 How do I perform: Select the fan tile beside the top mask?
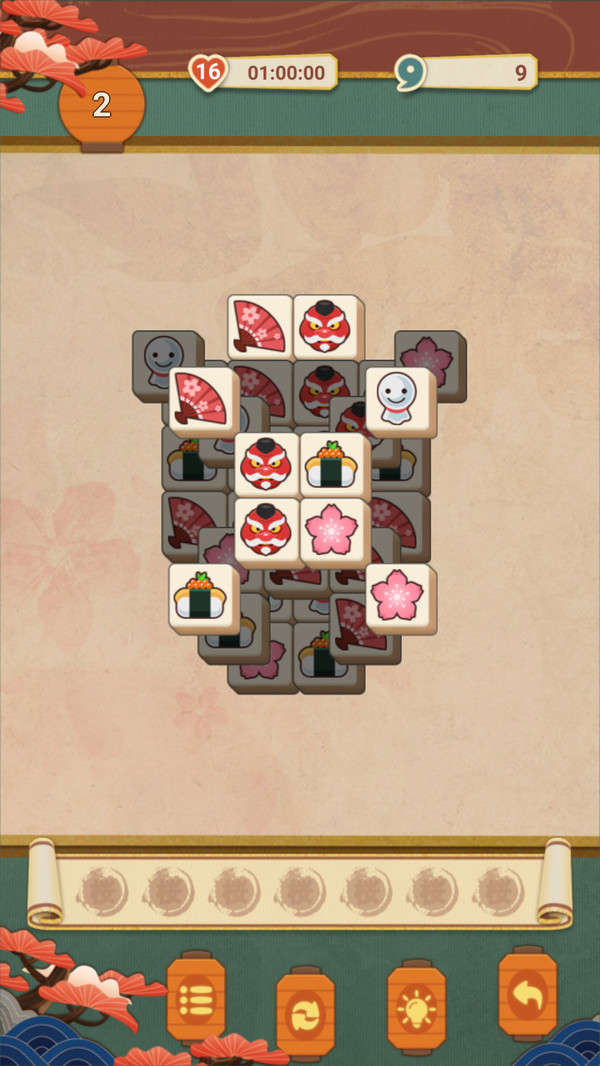pos(260,326)
